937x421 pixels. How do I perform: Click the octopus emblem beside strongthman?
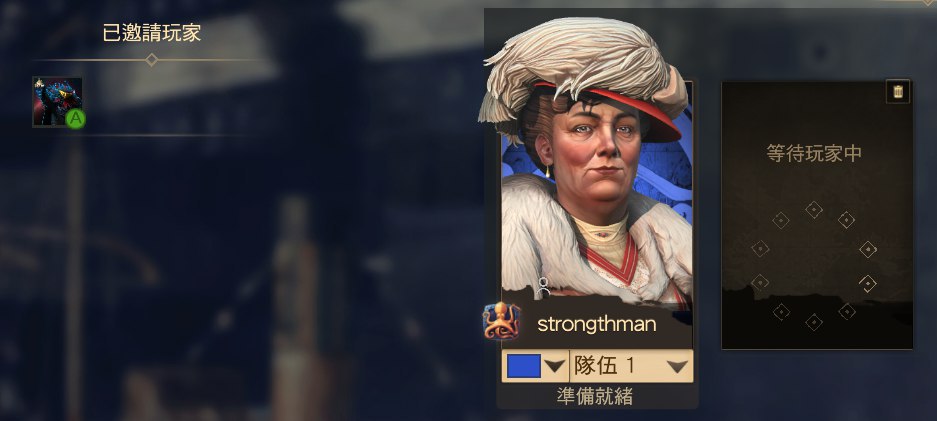(498, 321)
